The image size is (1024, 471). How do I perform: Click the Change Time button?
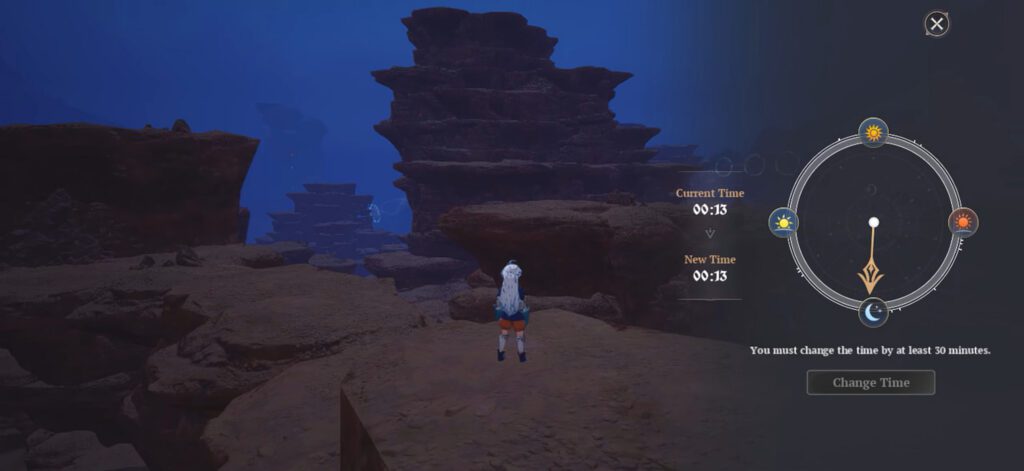(871, 382)
